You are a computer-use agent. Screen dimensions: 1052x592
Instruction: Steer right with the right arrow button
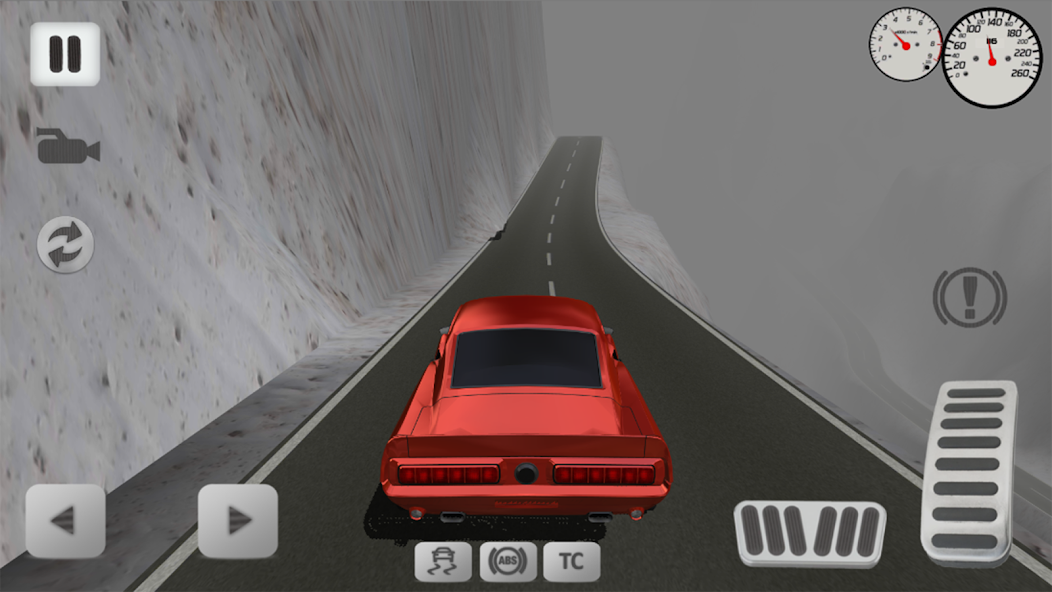point(237,520)
